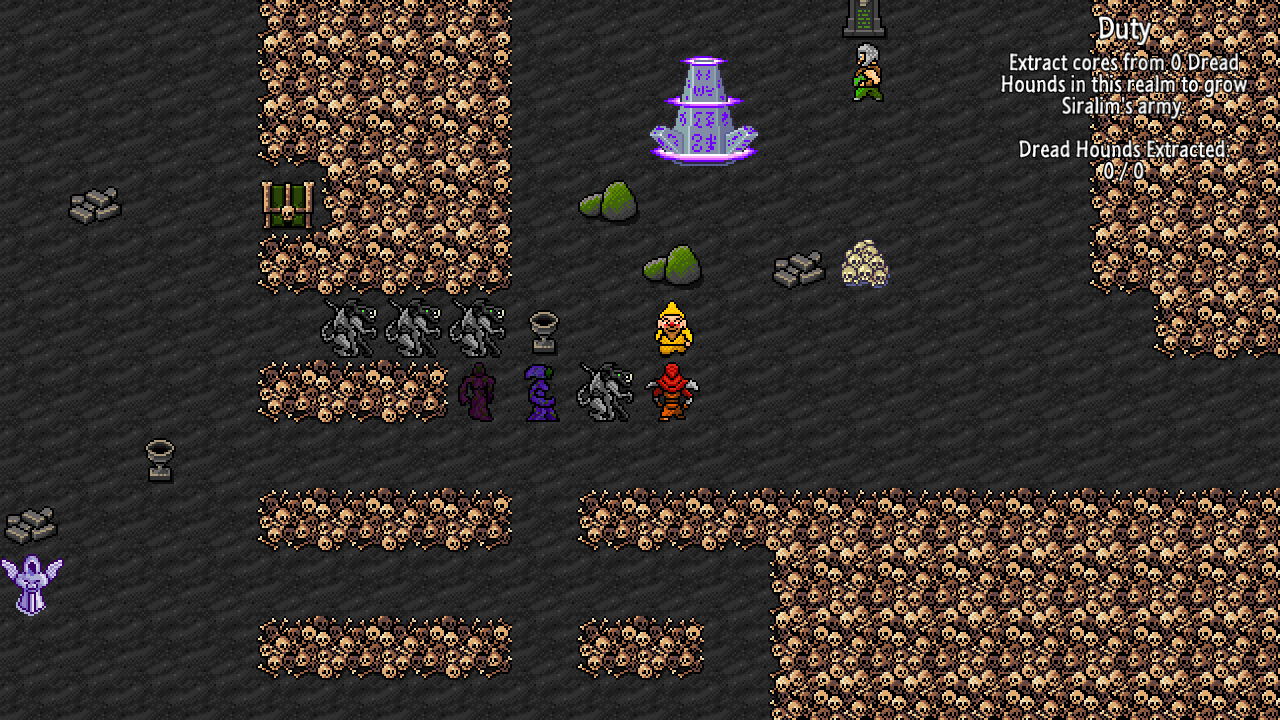The image size is (1280, 720).
Task: Select the yellow-hooded dwarf NPC
Action: (x=674, y=327)
